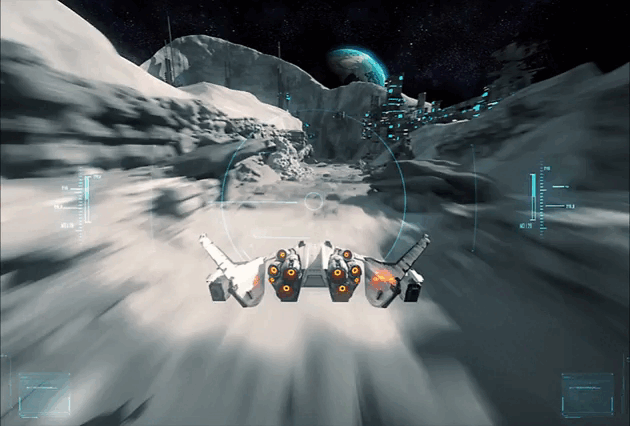This screenshot has height=426, width=630.
Task: Select the bottom-right holographic HUD panel
Action: (x=587, y=393)
